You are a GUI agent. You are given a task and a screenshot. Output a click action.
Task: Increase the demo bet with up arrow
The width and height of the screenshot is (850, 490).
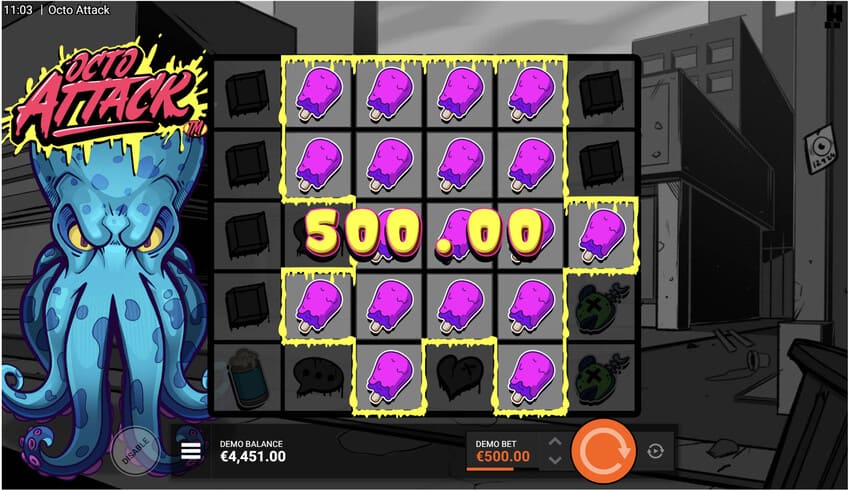tap(555, 441)
